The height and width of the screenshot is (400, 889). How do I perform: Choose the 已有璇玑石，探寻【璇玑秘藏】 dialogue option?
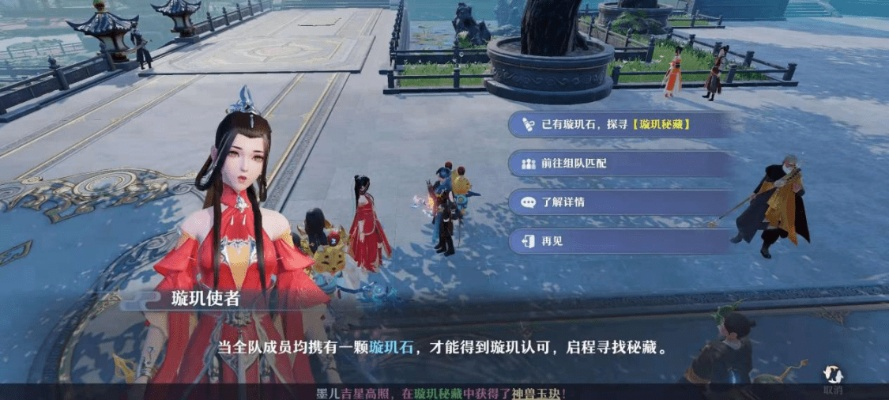click(618, 124)
